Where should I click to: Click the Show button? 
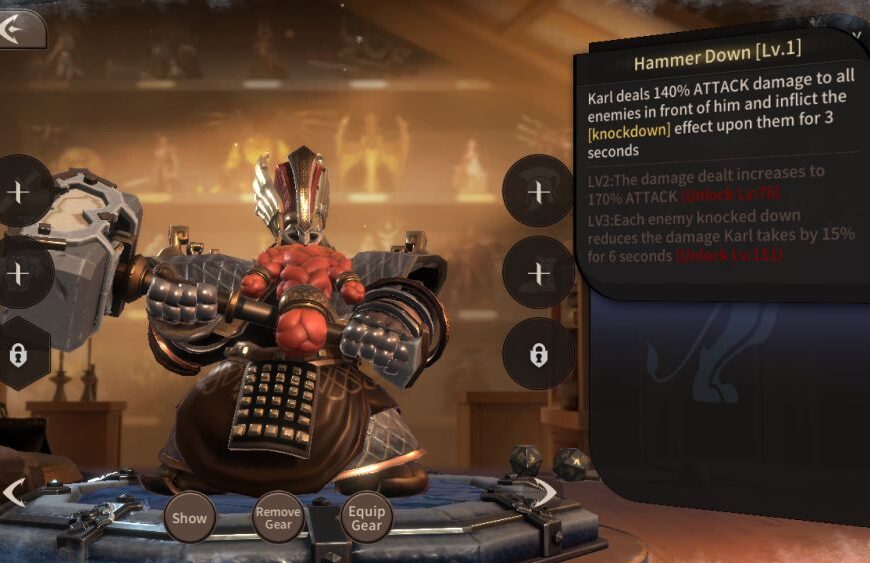click(x=189, y=517)
